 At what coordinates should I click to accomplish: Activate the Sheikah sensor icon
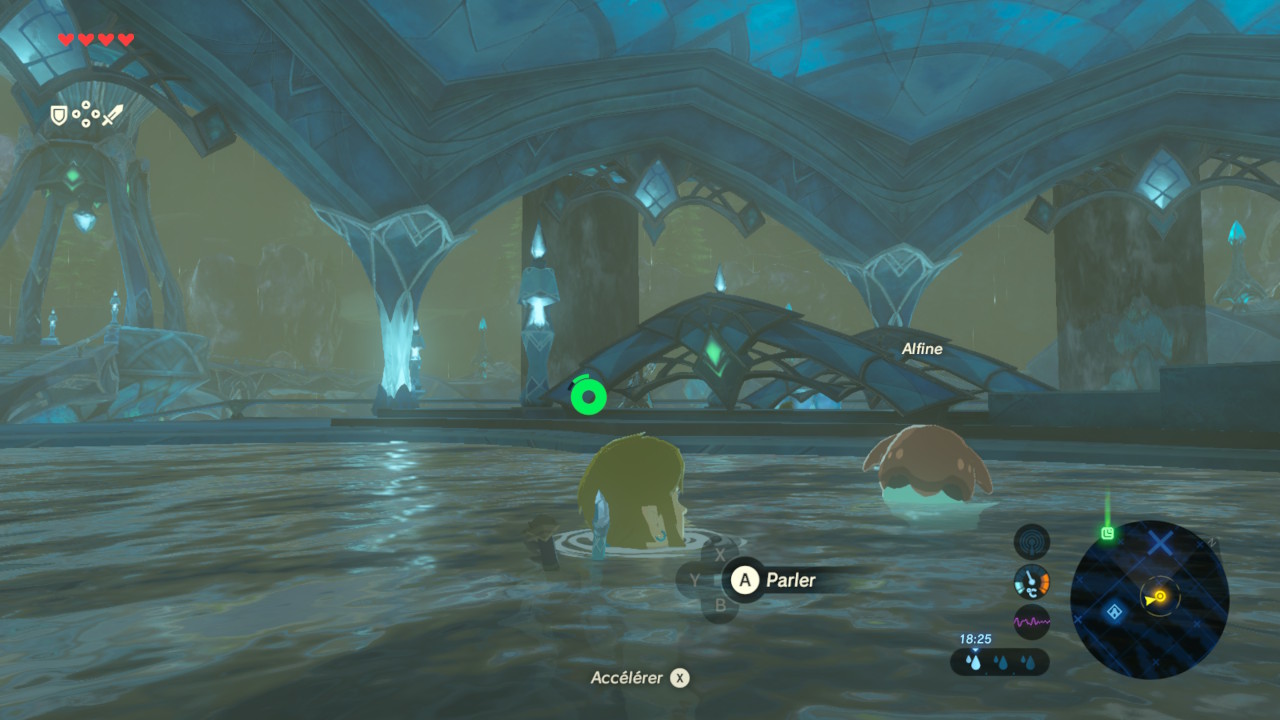pyautogui.click(x=1031, y=542)
